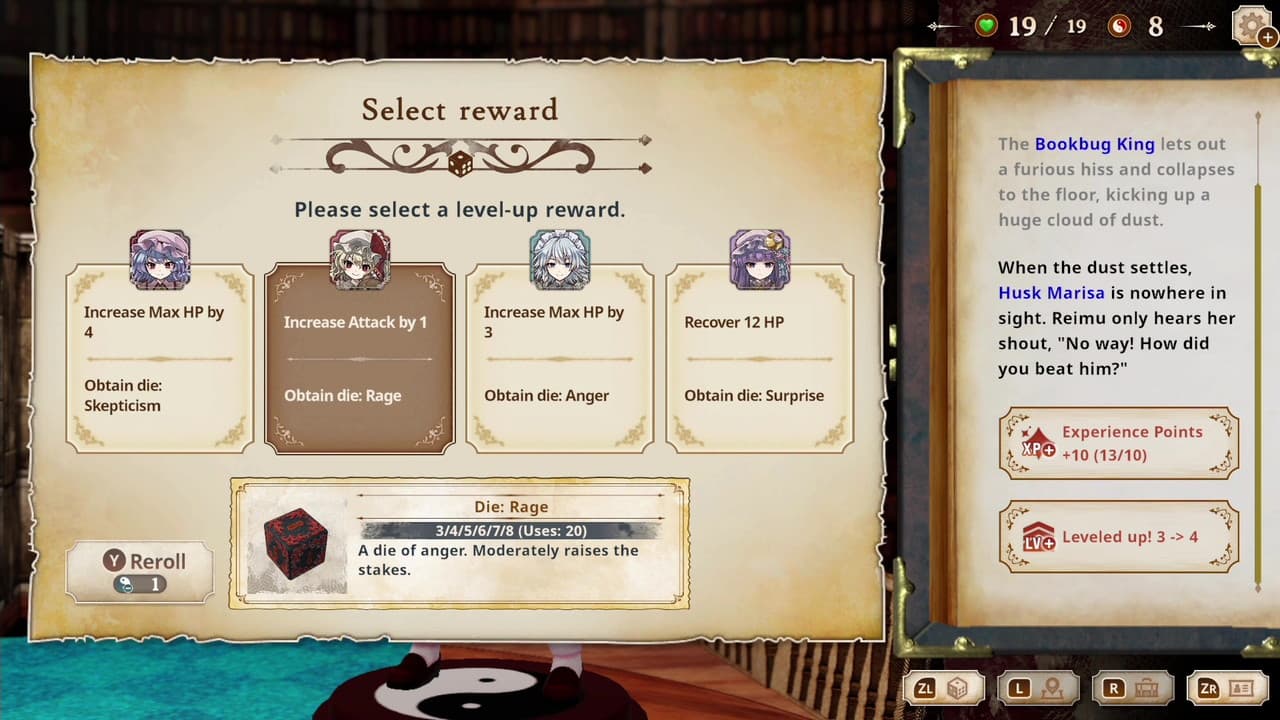Viewport: 1280px width, 720px height.
Task: Click Flandre's portrait above the attack reward
Action: (x=359, y=258)
